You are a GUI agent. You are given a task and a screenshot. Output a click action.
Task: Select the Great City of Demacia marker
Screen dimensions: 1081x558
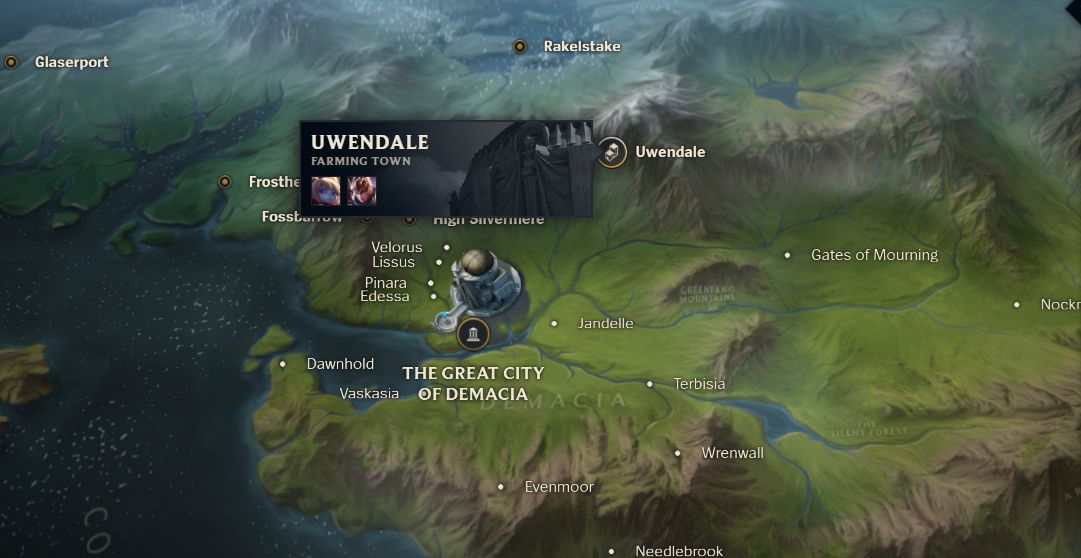click(472, 334)
